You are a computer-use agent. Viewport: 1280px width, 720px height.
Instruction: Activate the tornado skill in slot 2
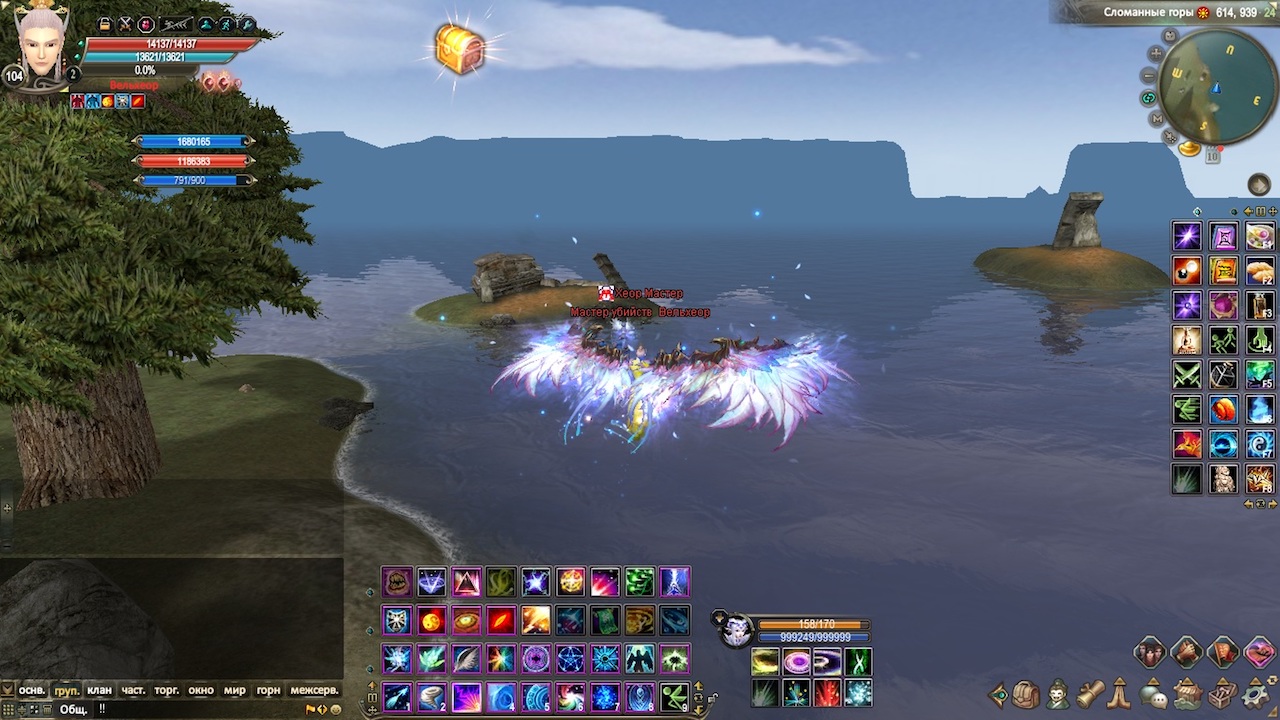click(x=431, y=696)
